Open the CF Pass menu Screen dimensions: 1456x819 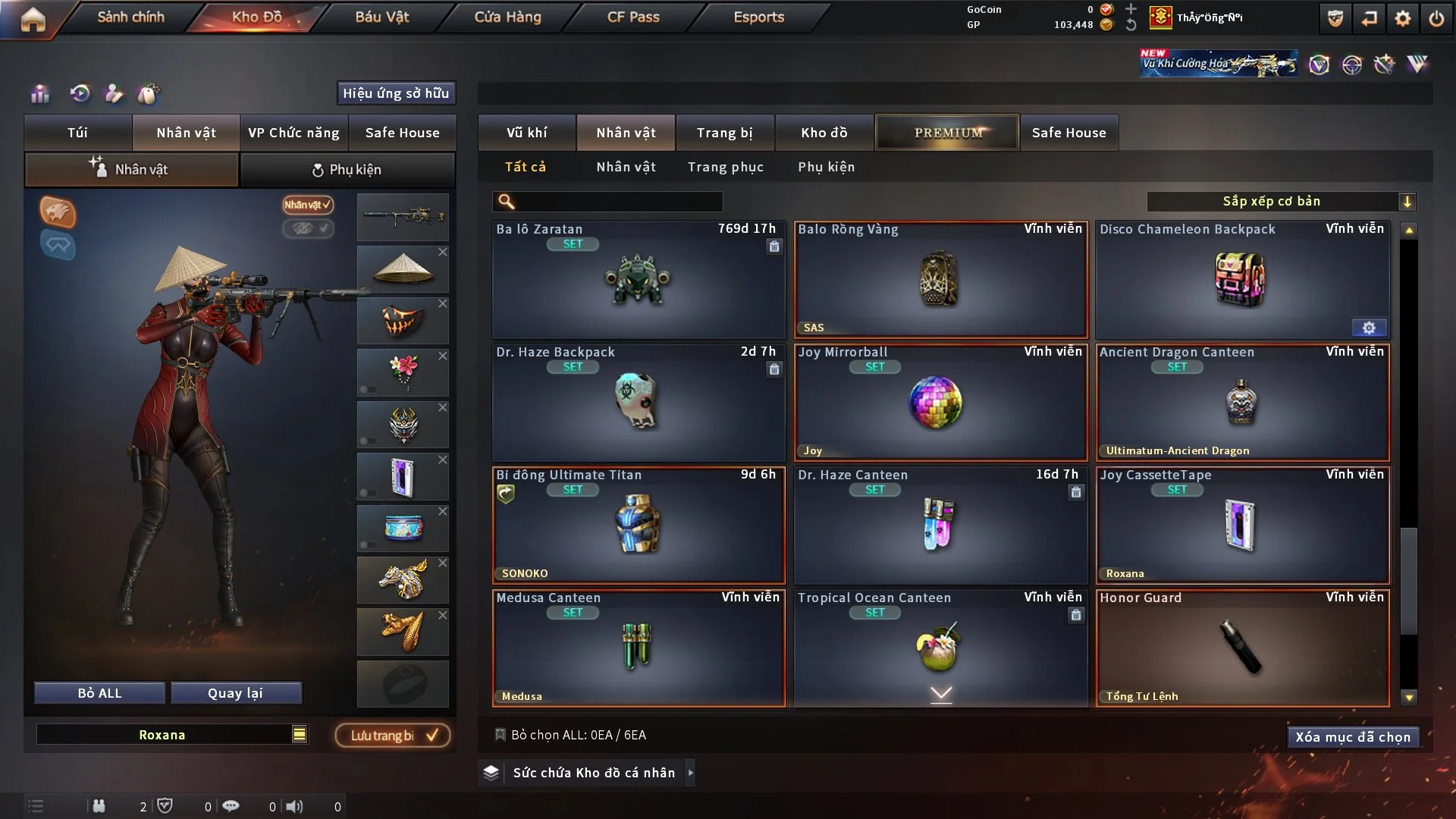click(633, 17)
